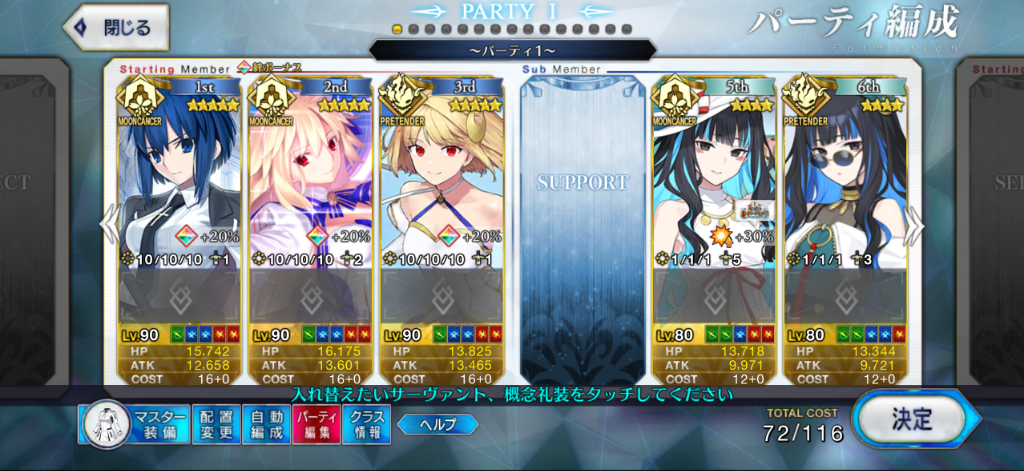
Task: Show the クラス情報 class information
Action: pos(366,424)
